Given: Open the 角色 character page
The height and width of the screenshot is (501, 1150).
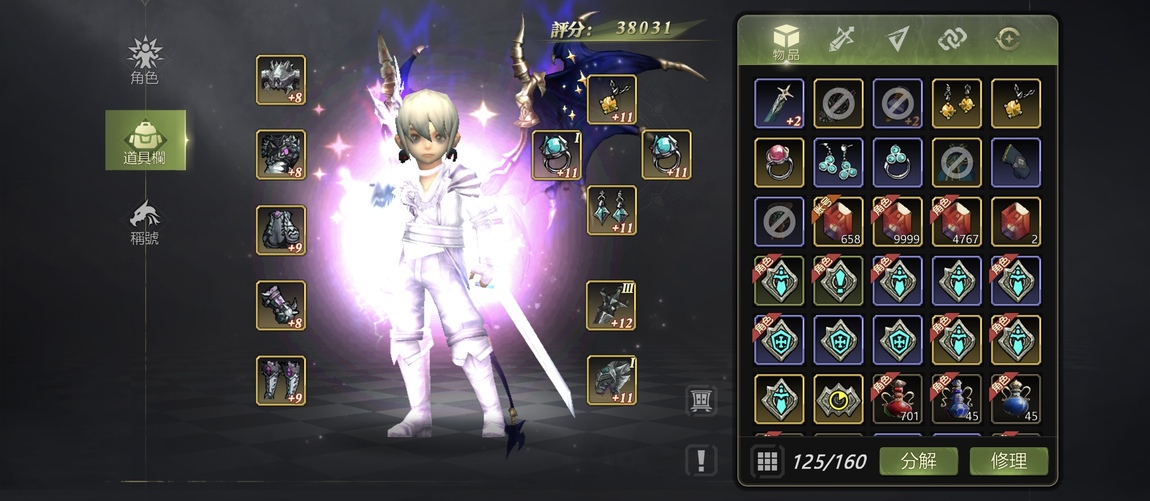Looking at the screenshot, I should click(x=145, y=60).
